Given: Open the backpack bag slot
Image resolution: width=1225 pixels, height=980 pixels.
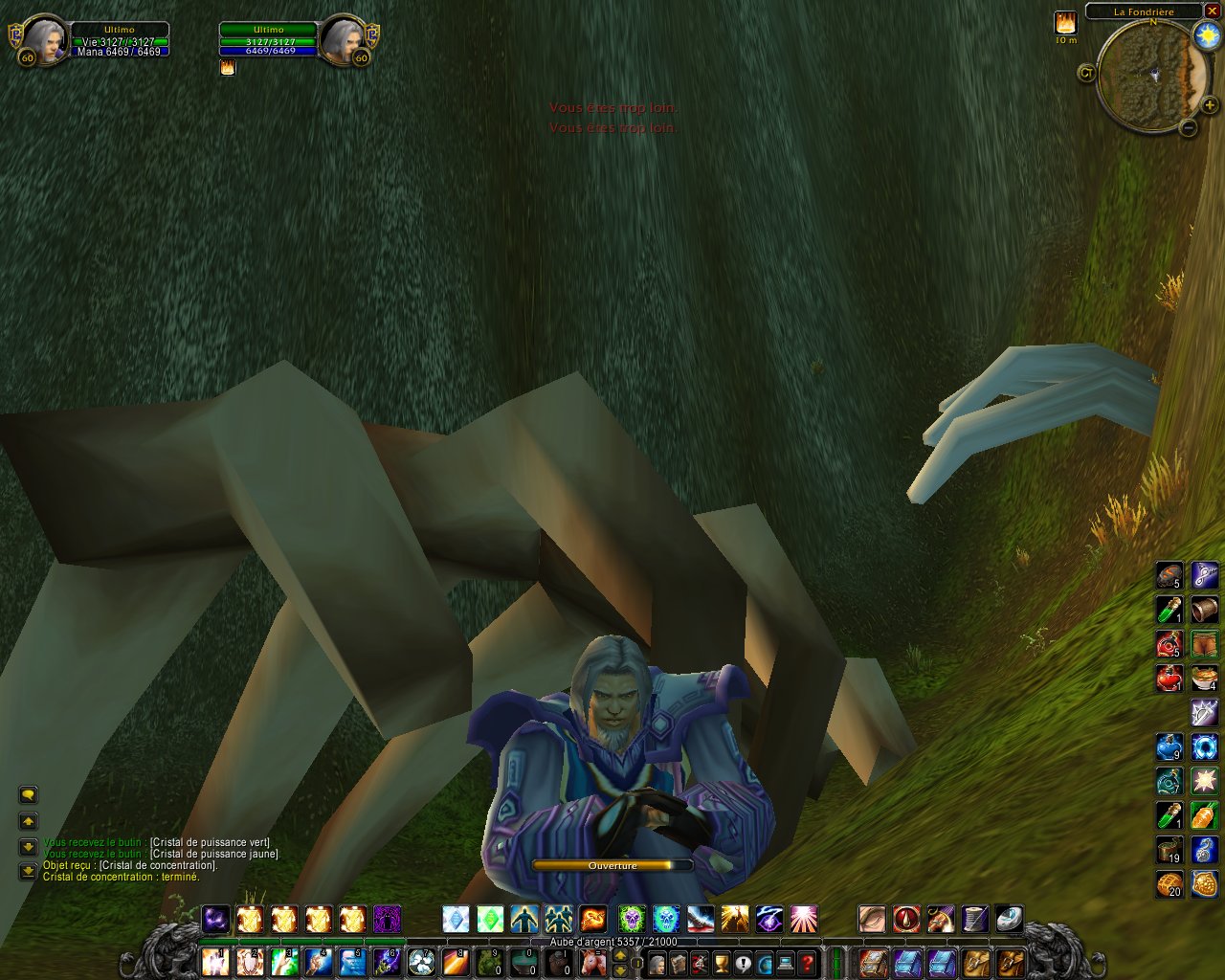Looking at the screenshot, I should [x=1010, y=962].
